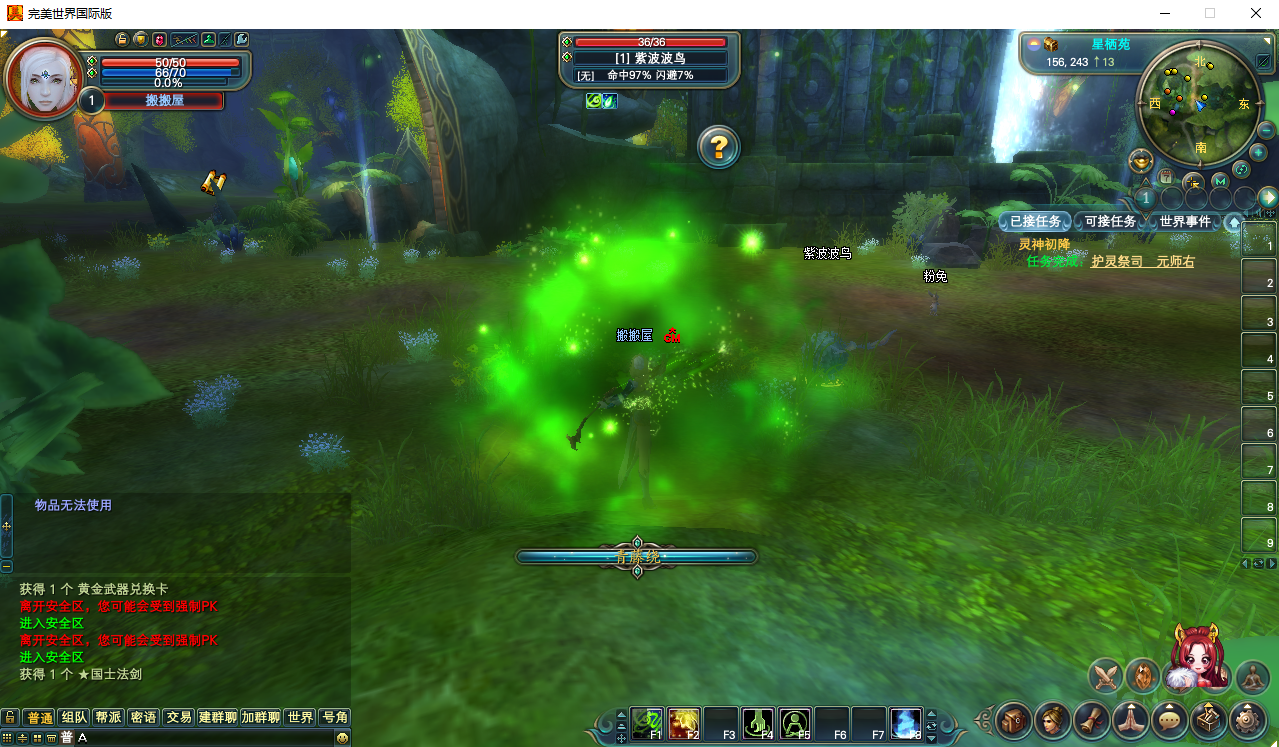Screen dimensions: 1279x747
Task: Activate the blue flame skill on F8
Action: (x=905, y=722)
